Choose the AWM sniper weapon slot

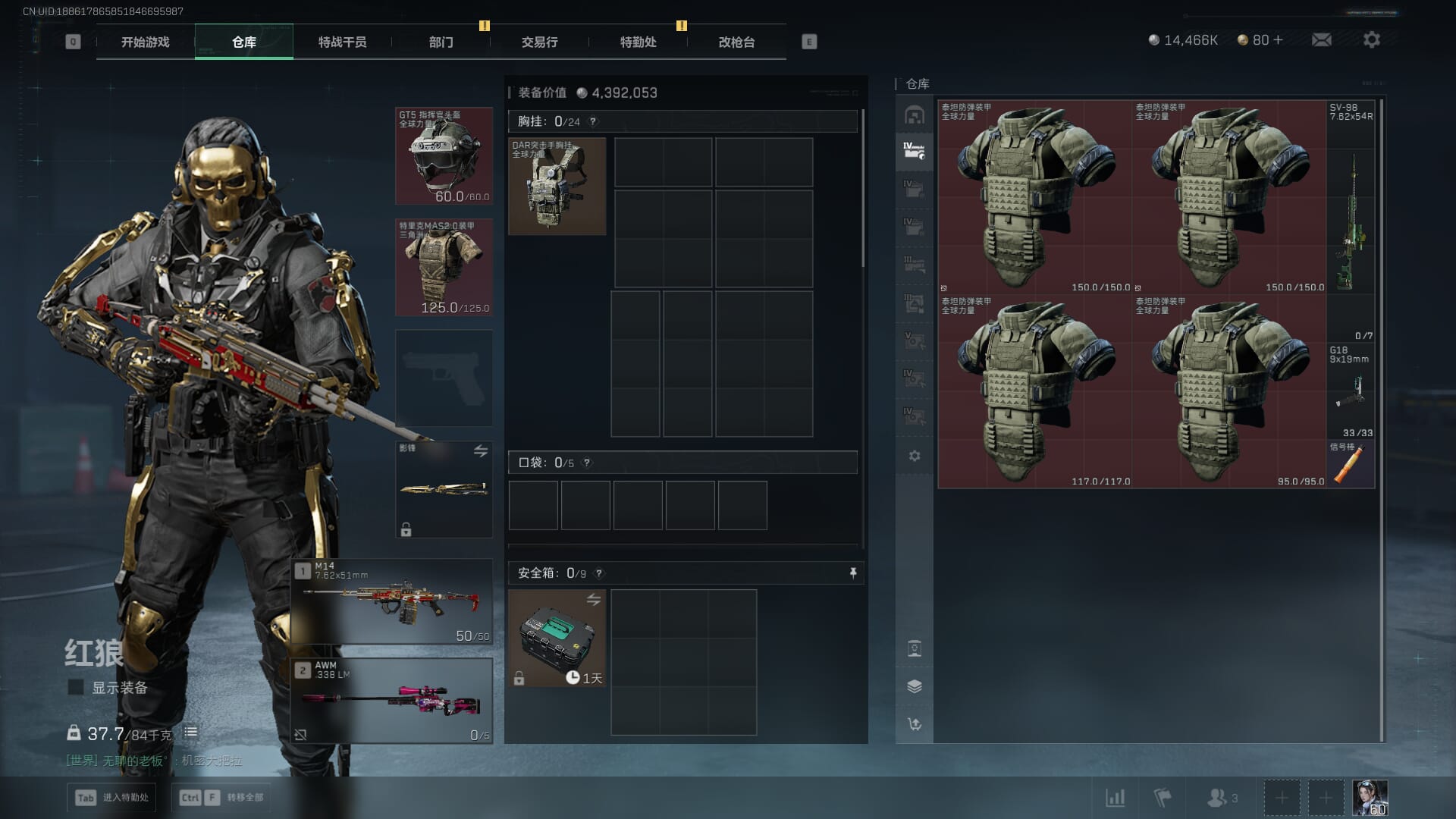(x=392, y=700)
